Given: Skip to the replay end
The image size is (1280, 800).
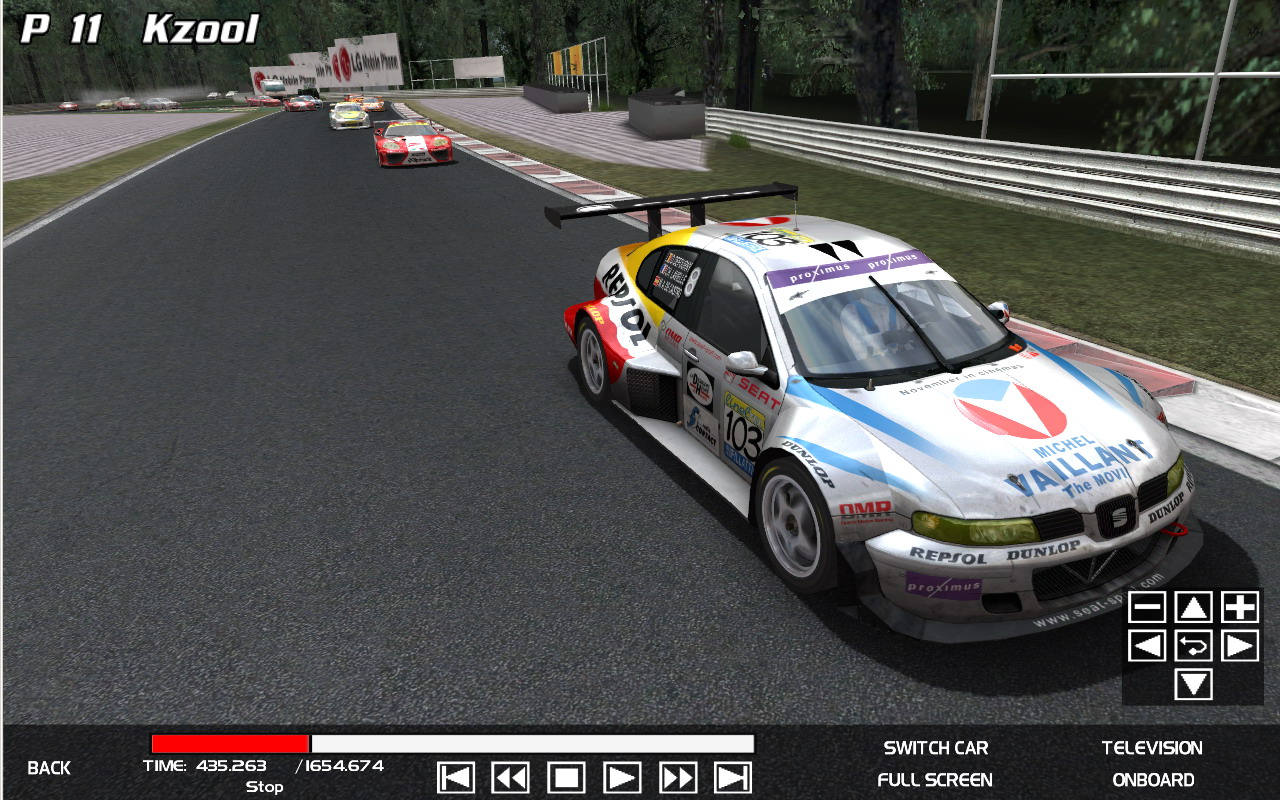Looking at the screenshot, I should point(733,778).
